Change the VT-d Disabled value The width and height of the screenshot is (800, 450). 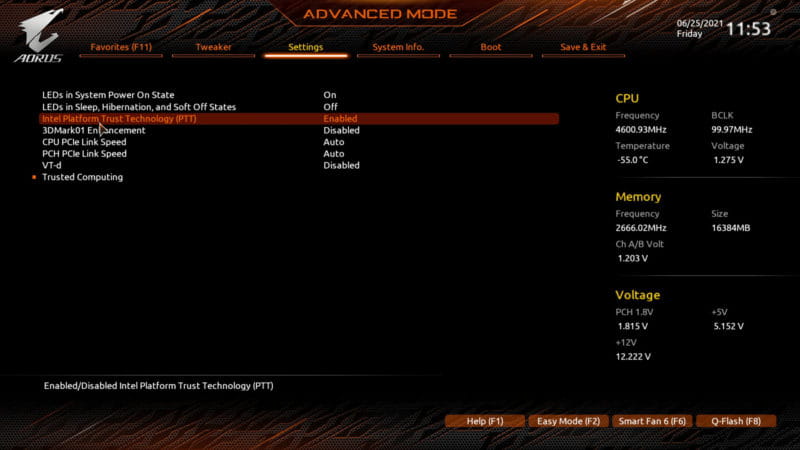click(x=341, y=165)
